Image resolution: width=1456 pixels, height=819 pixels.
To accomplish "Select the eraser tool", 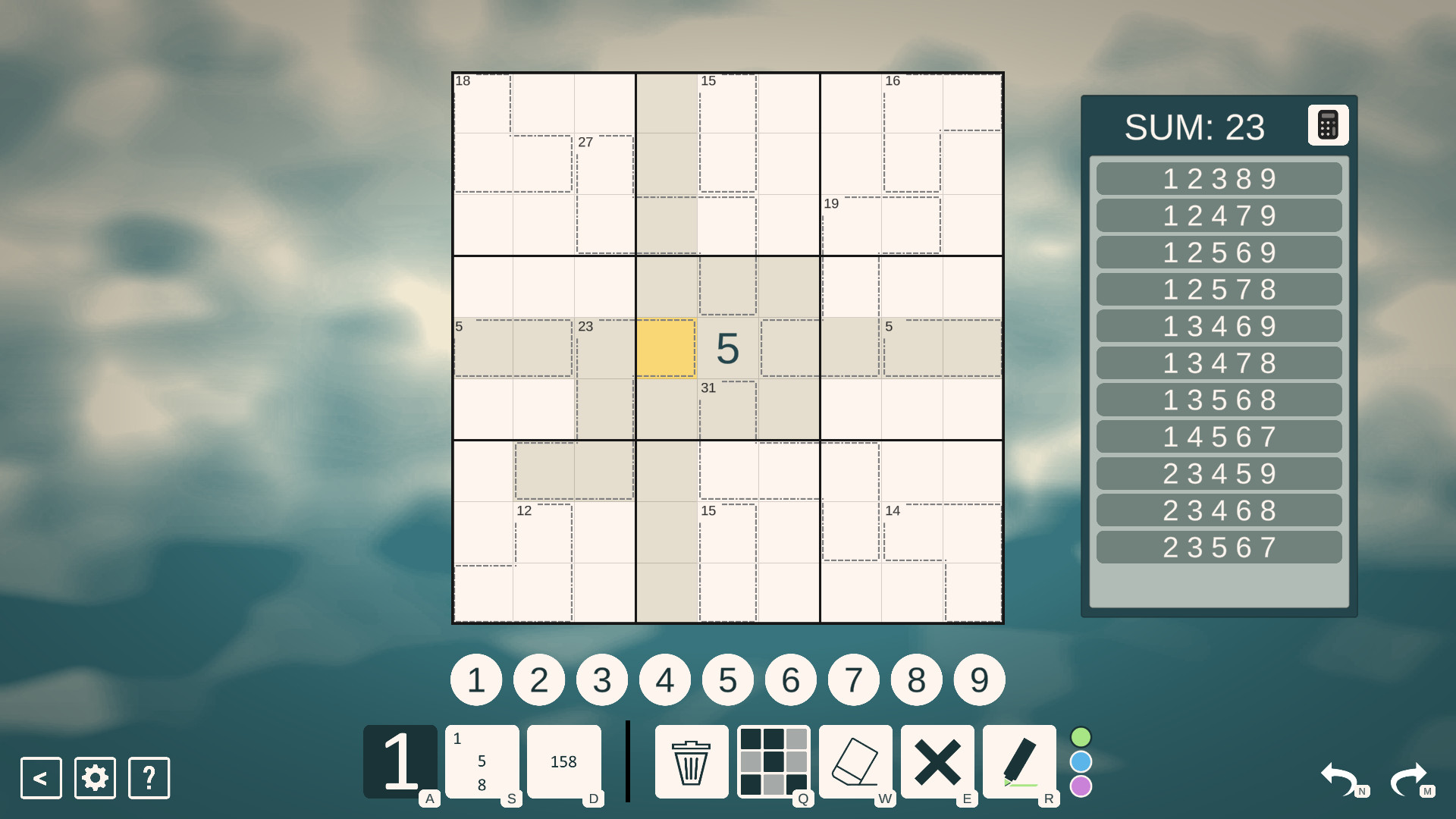I will [x=855, y=761].
